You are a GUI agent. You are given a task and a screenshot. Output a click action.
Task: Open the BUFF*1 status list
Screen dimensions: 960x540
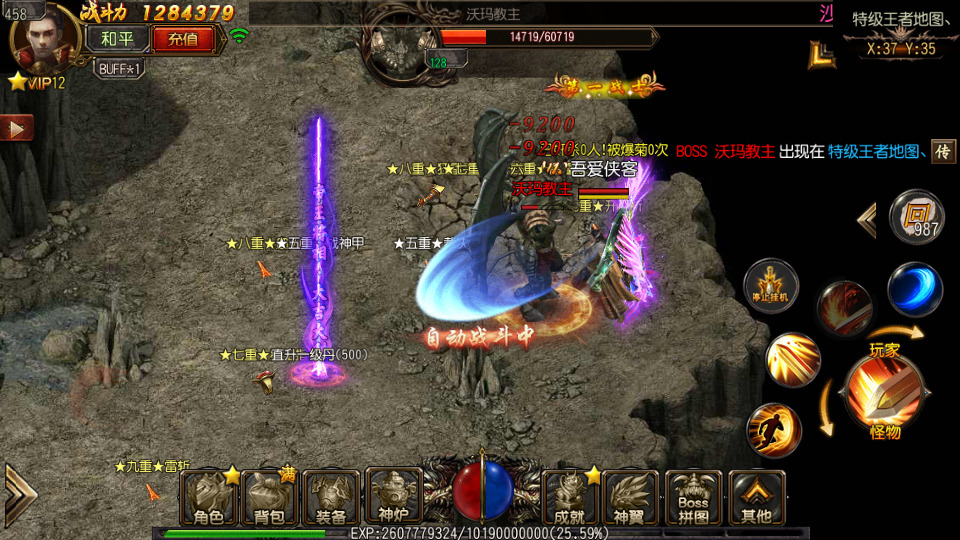click(120, 68)
